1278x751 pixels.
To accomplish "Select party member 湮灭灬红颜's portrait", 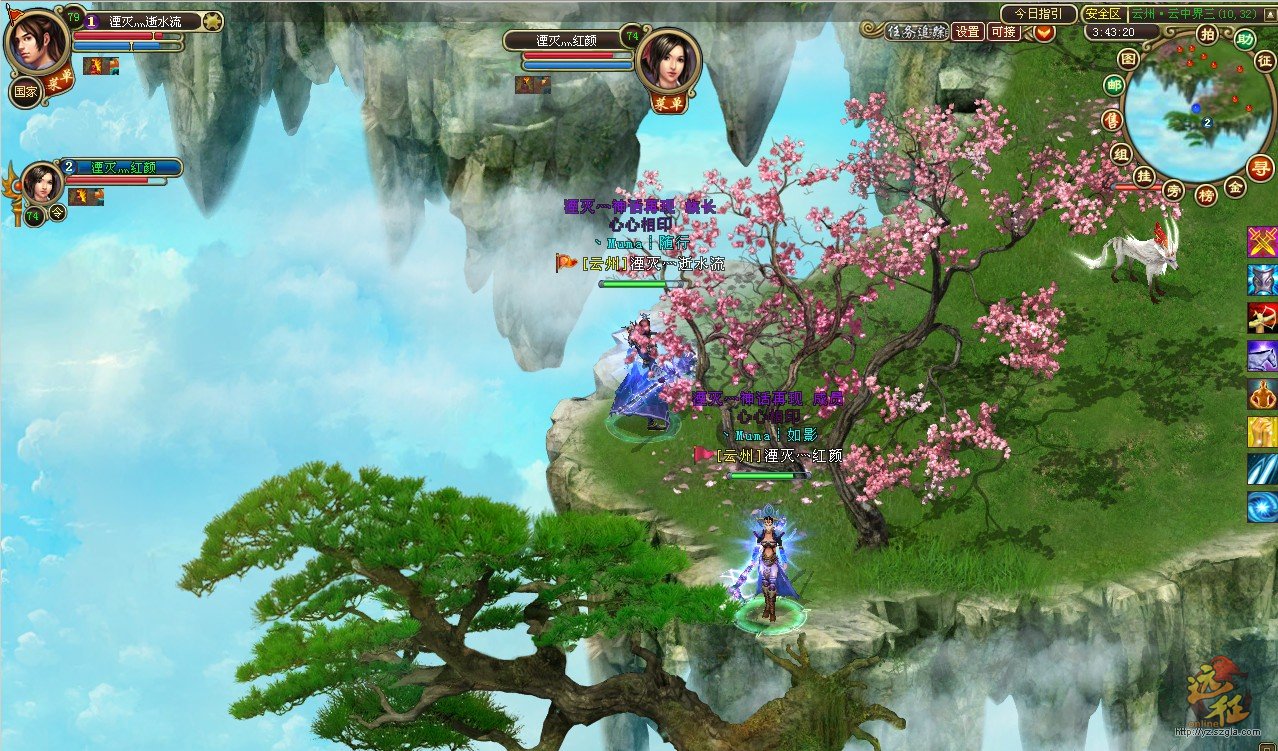I will [43, 183].
